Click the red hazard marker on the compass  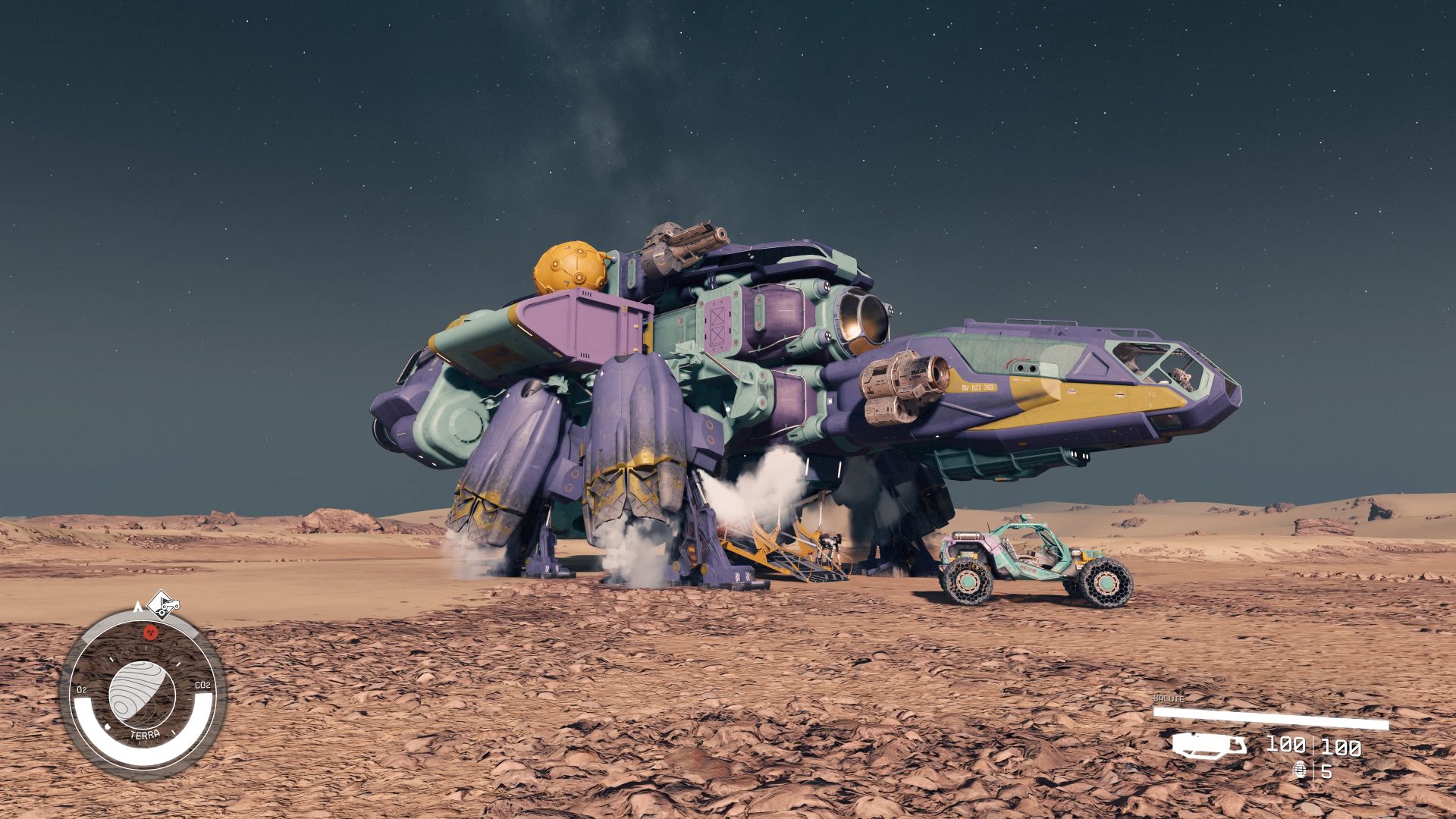click(150, 632)
